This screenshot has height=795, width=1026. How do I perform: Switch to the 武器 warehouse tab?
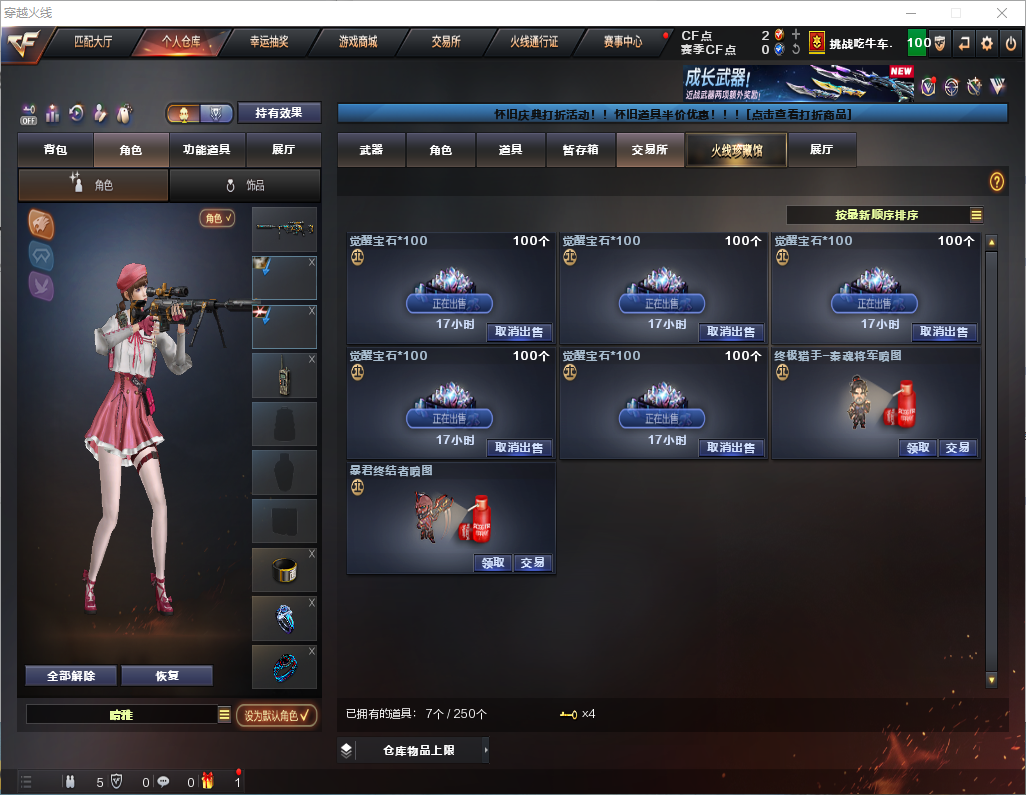(371, 150)
